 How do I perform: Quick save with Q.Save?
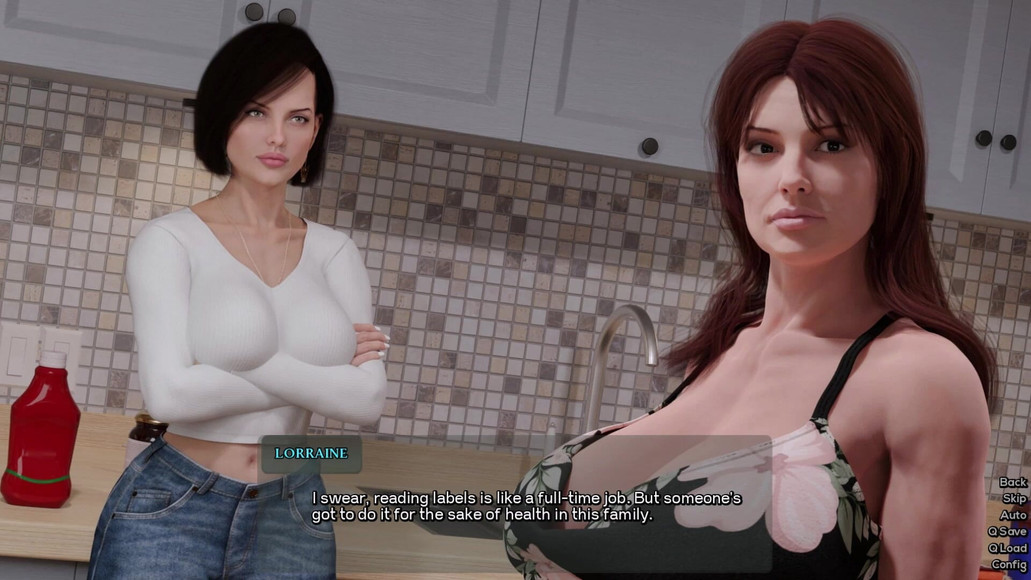1007,532
